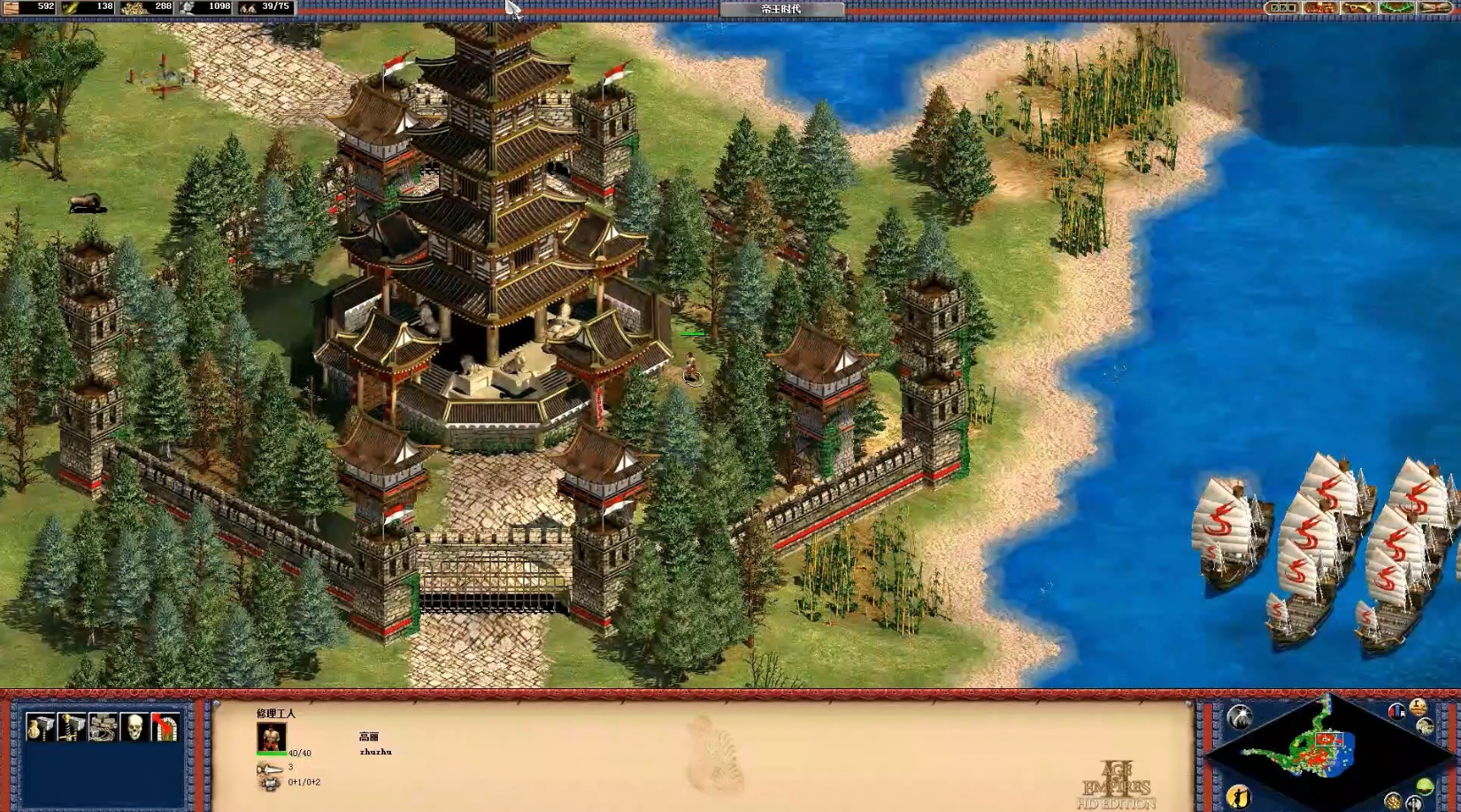Viewport: 1461px width, 812px height.
Task: Open chat with the horn button
Action: coord(1357,8)
